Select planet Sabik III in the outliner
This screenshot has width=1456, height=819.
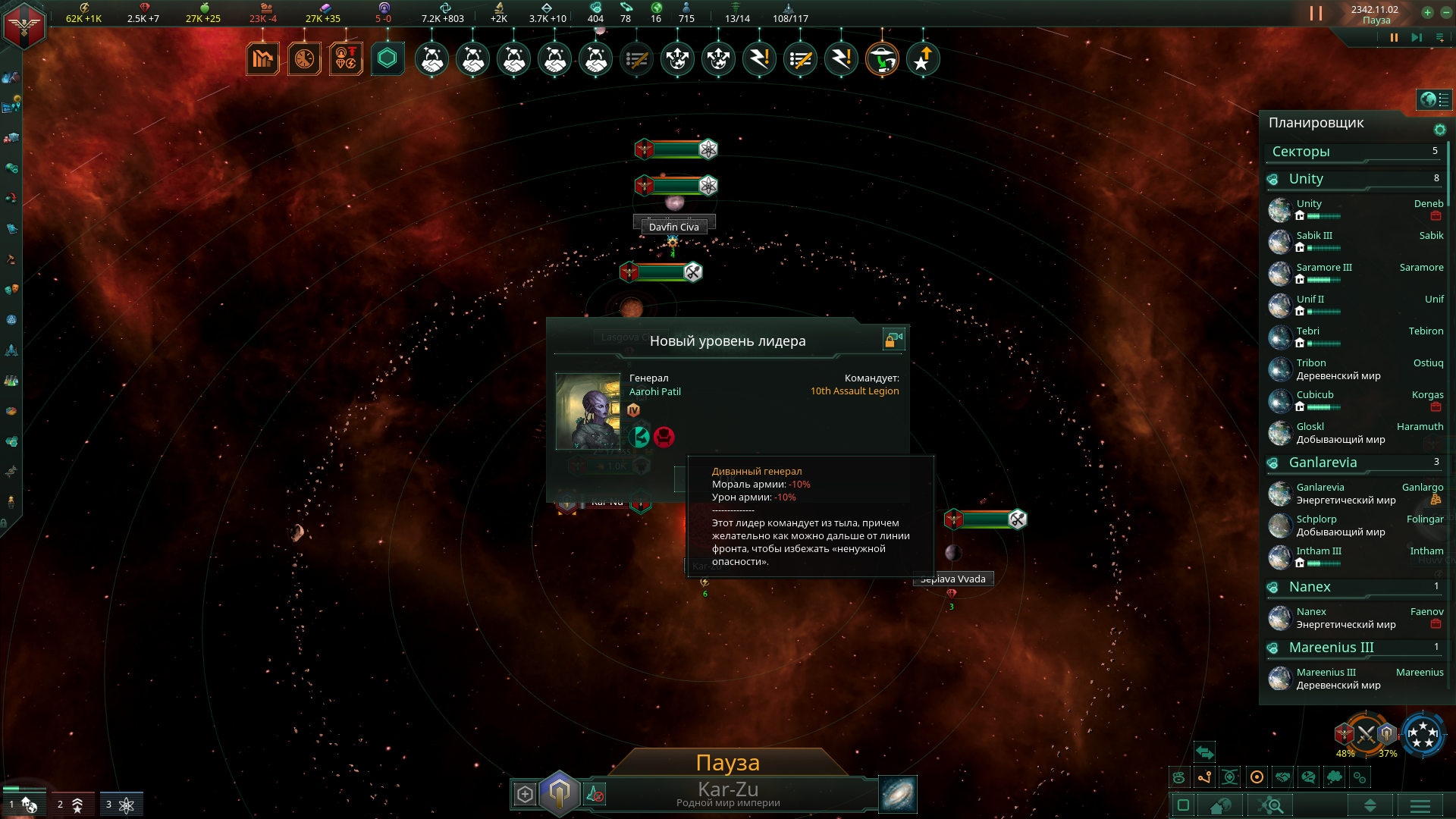tap(1314, 236)
